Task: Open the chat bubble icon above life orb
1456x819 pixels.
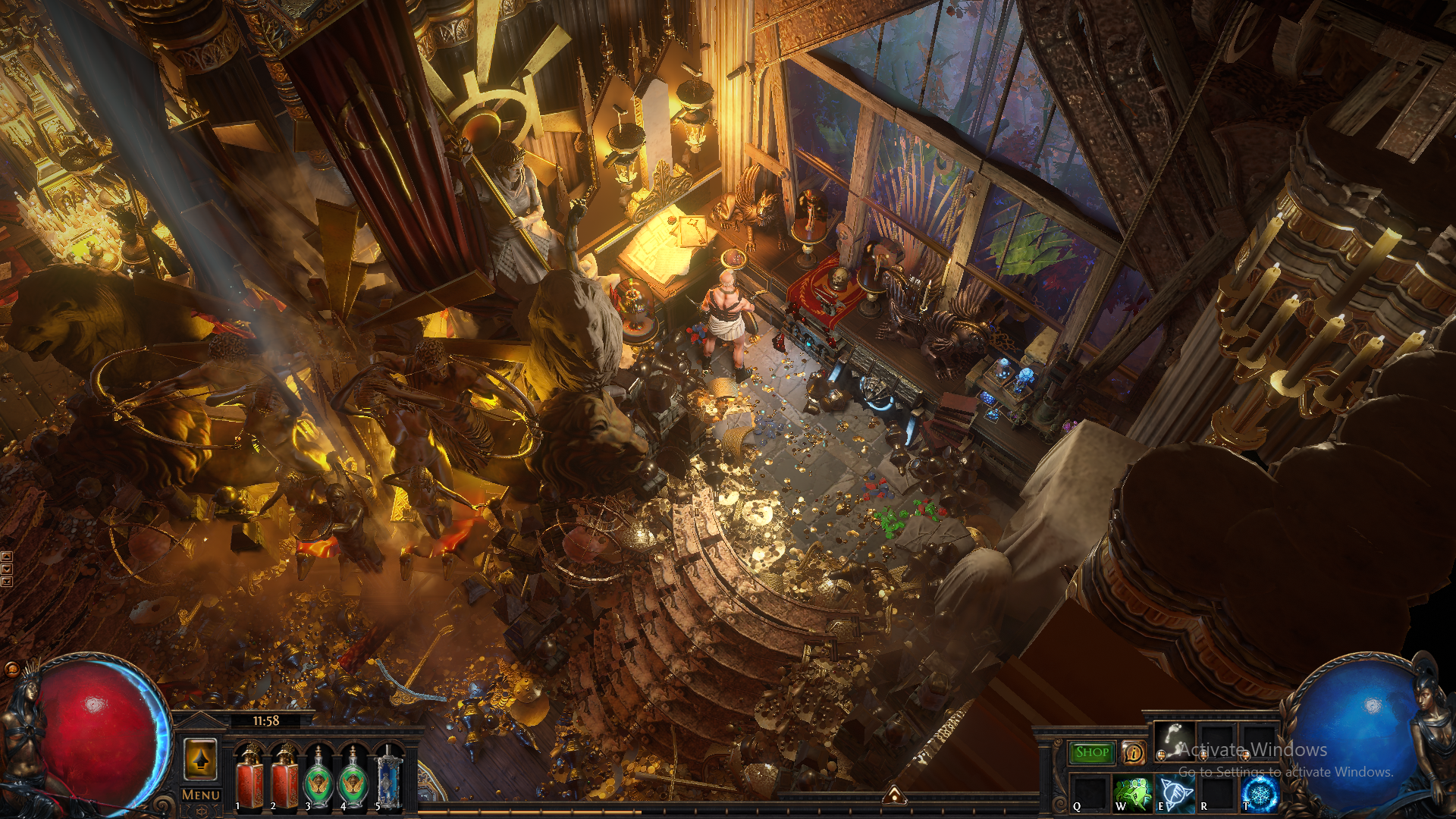Action: [11, 669]
